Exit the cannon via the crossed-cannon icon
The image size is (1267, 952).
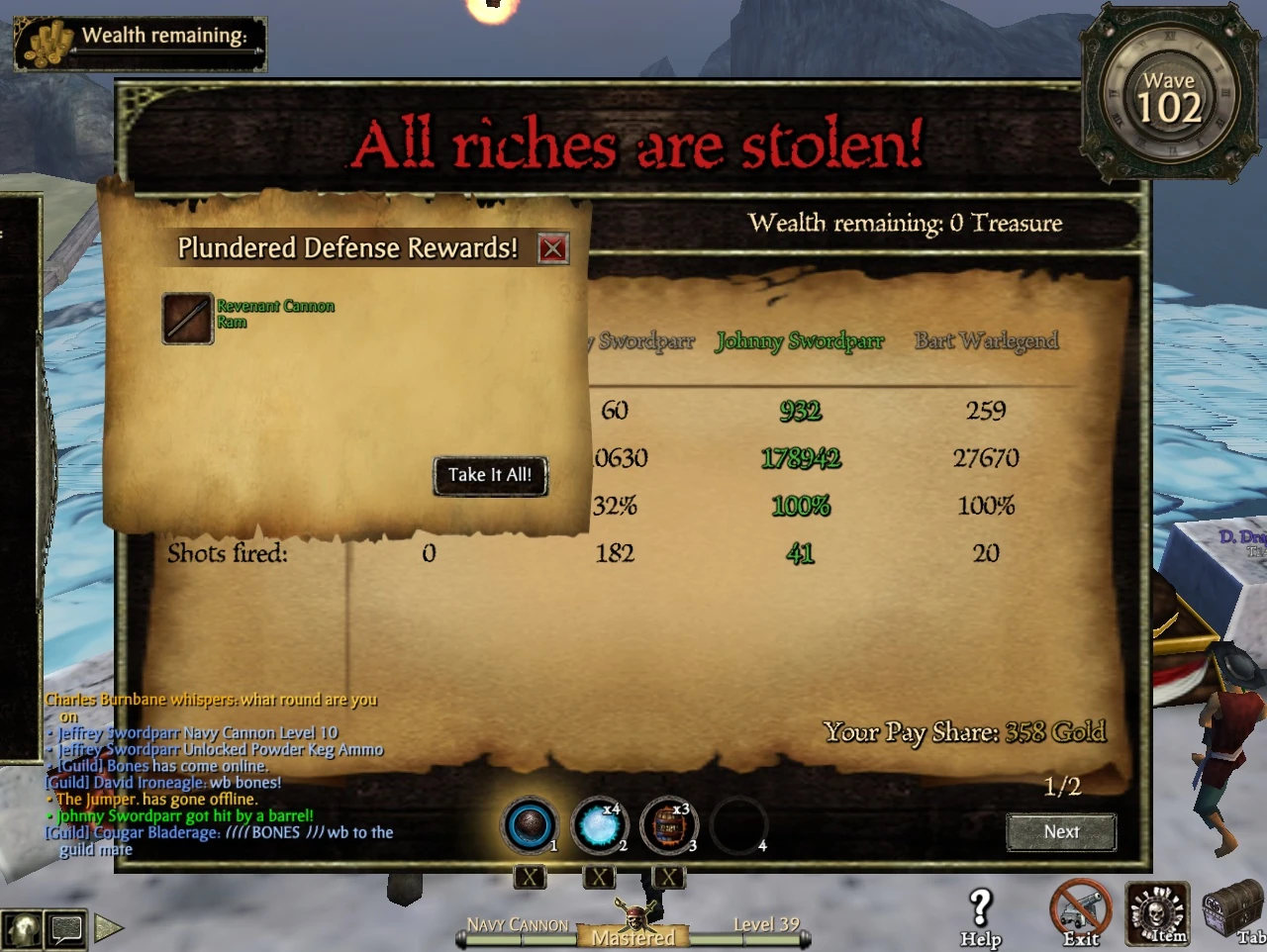tap(1079, 905)
